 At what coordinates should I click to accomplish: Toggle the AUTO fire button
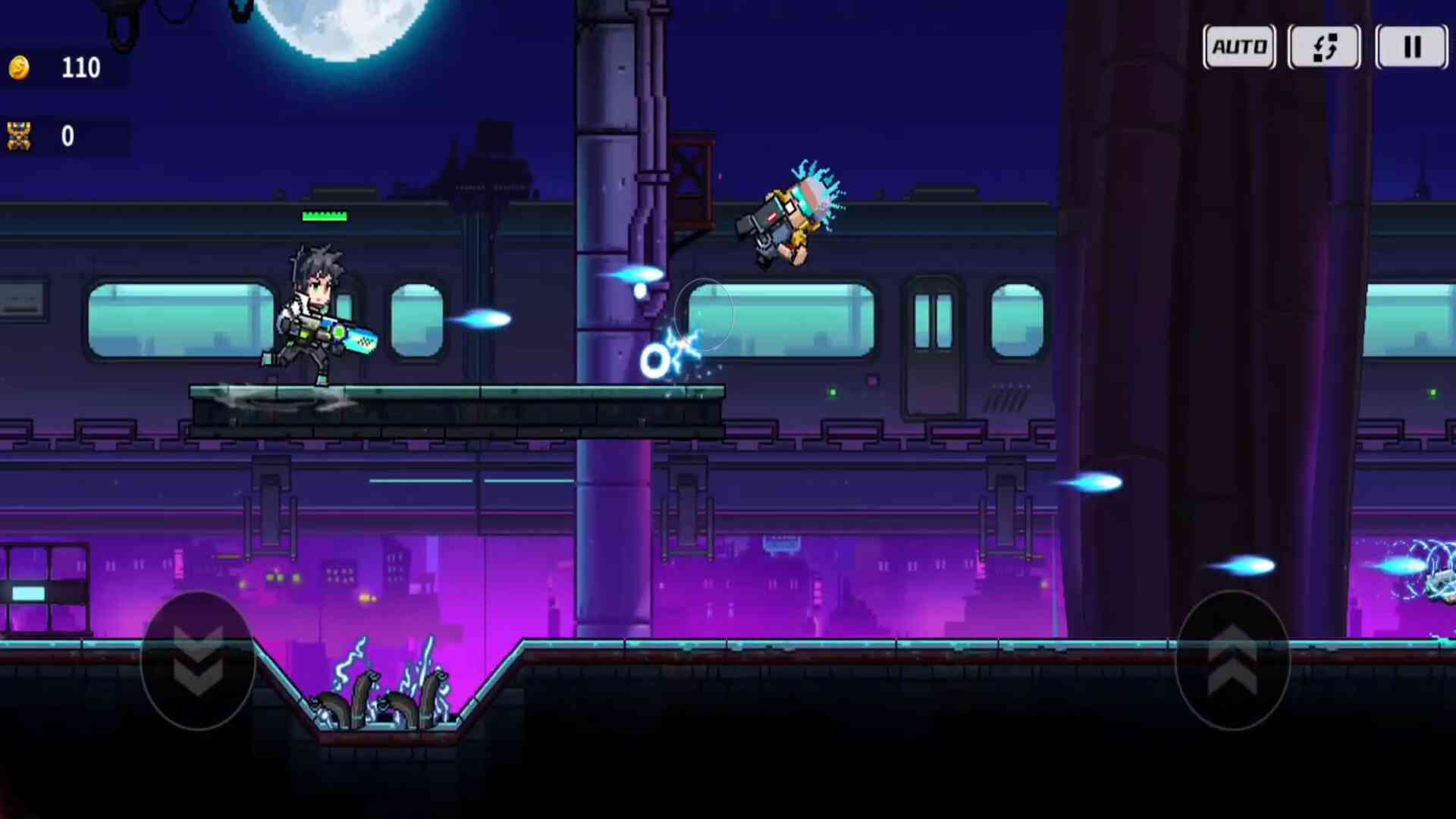[1239, 47]
